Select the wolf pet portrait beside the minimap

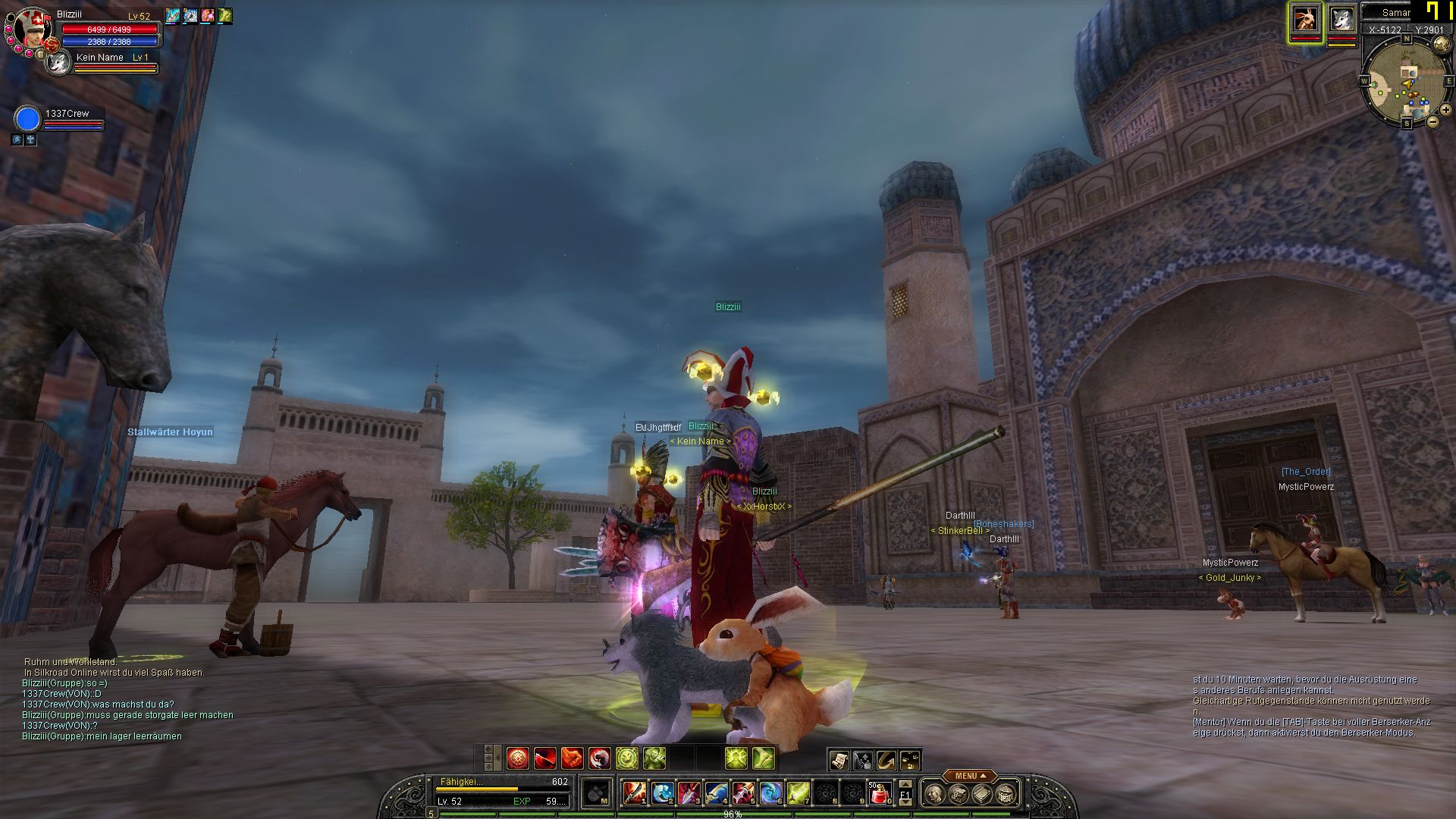point(1341,19)
